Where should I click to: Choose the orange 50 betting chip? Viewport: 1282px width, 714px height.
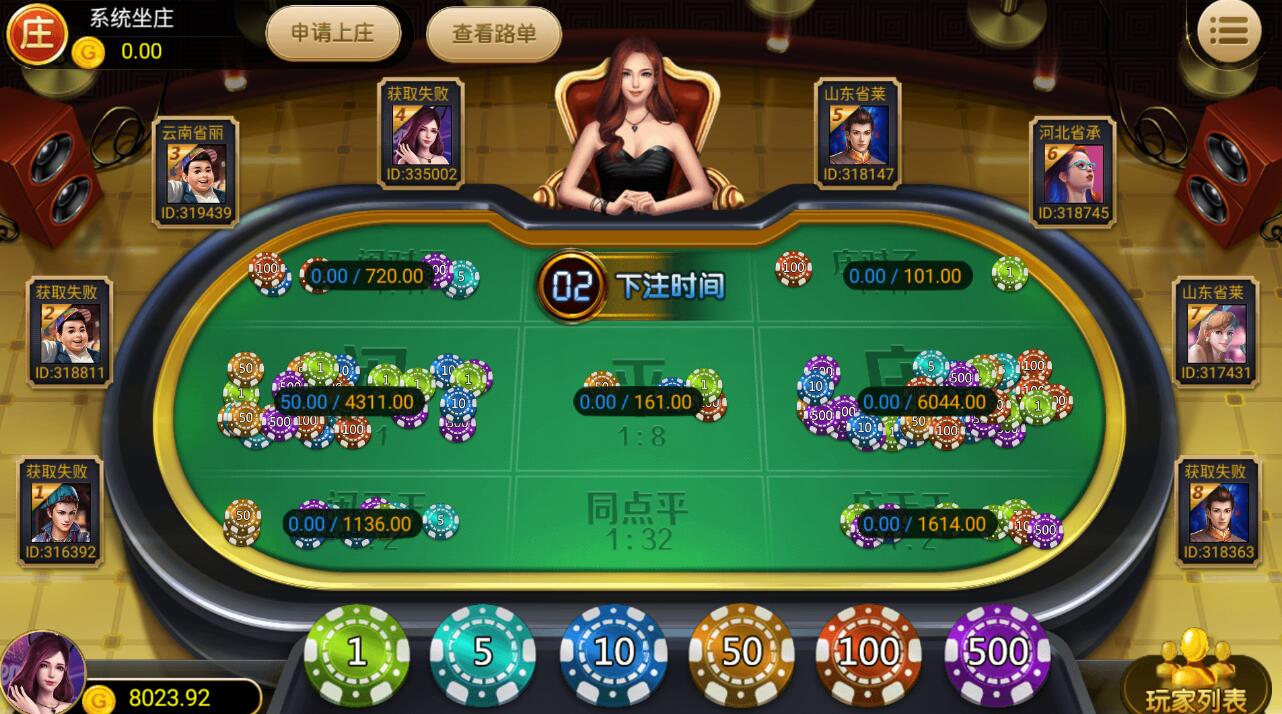click(741, 653)
